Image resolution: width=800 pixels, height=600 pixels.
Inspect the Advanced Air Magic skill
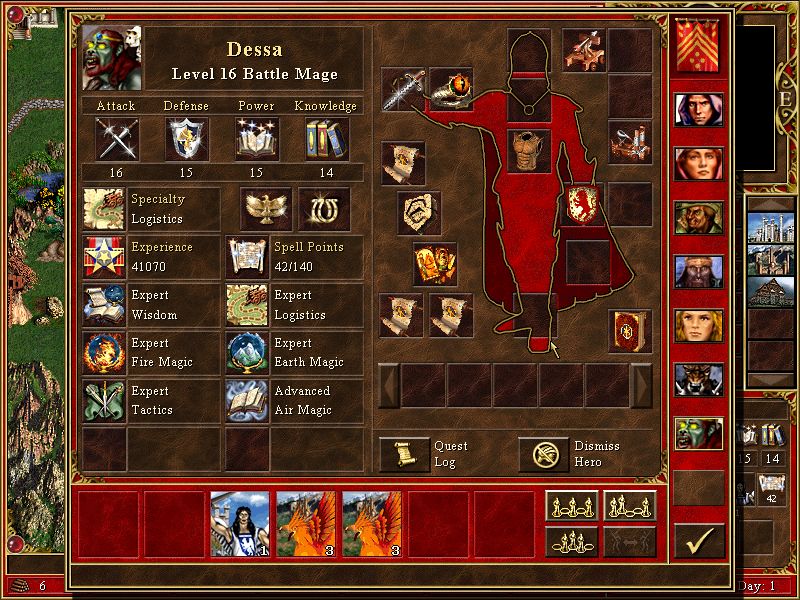pyautogui.click(x=246, y=400)
